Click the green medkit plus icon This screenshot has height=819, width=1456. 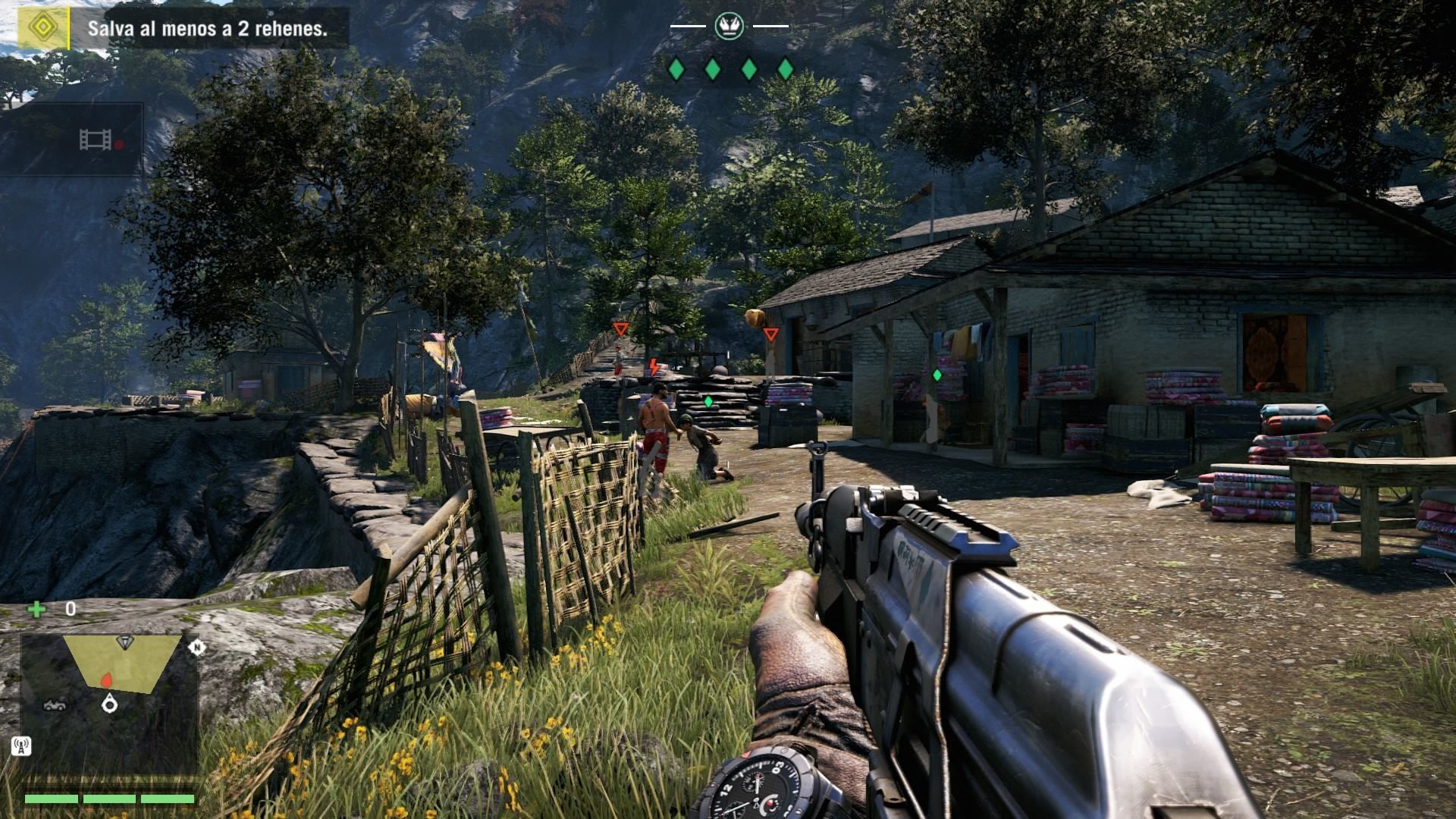pyautogui.click(x=36, y=608)
